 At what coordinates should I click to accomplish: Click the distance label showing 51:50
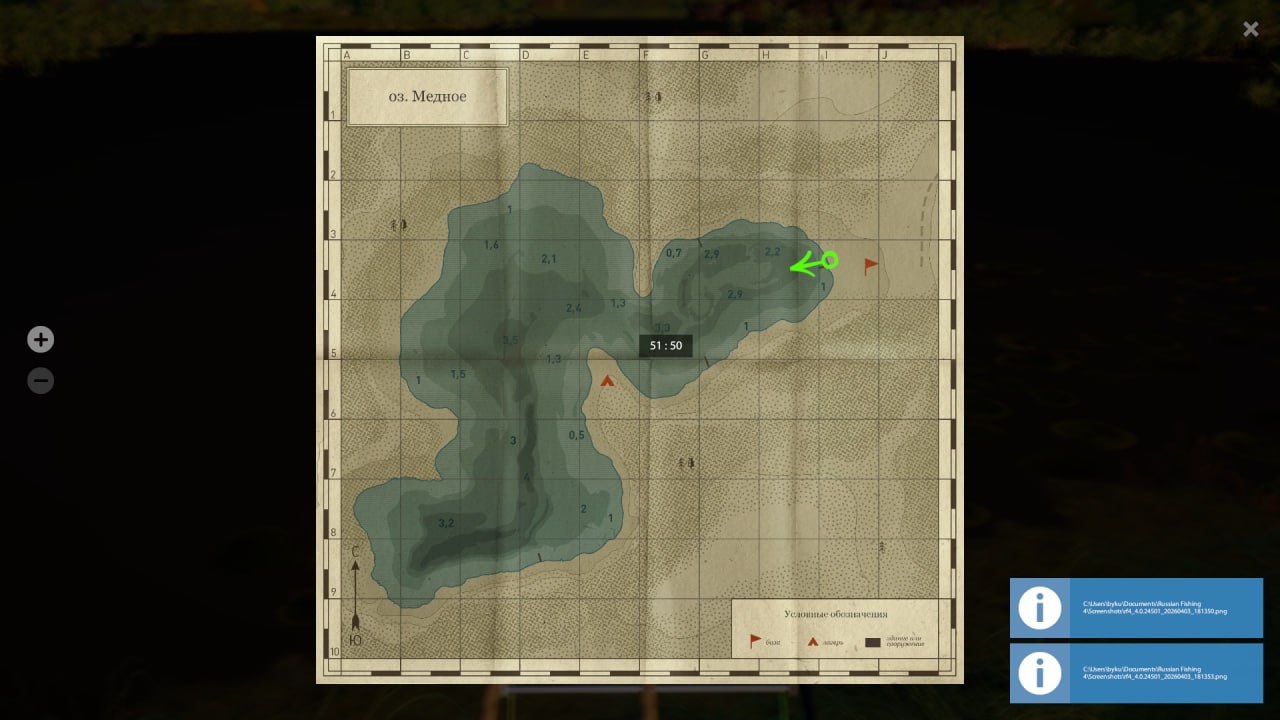pos(665,345)
